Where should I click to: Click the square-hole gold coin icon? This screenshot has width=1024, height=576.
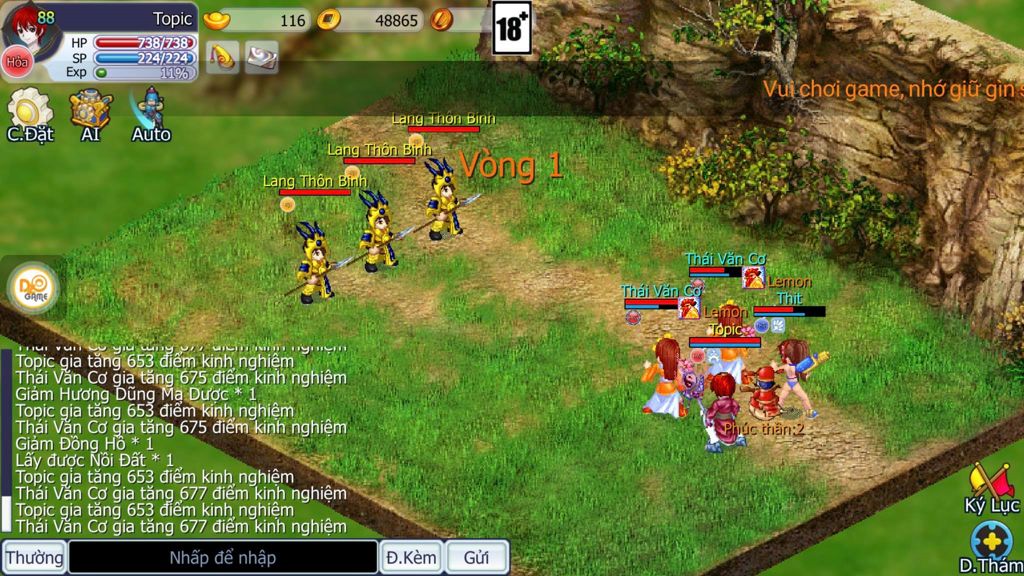(329, 19)
